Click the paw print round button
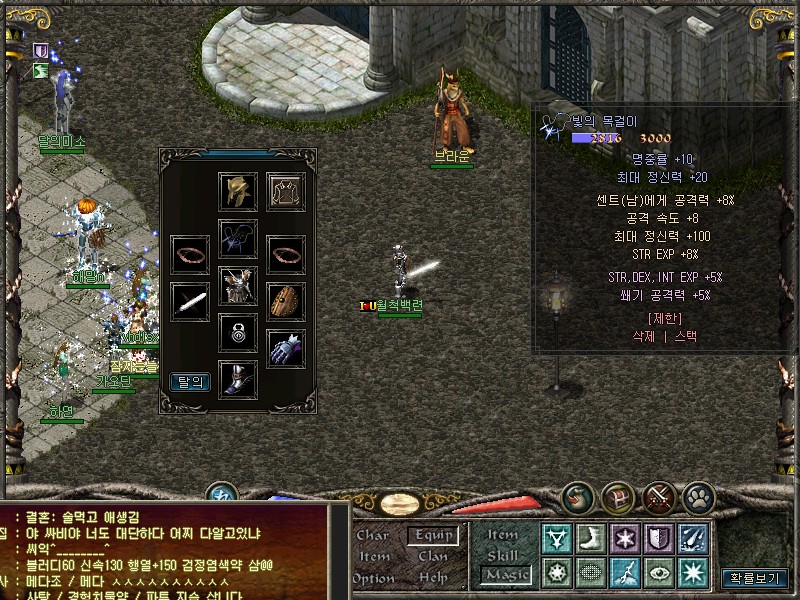The width and height of the screenshot is (800, 600). pos(700,497)
